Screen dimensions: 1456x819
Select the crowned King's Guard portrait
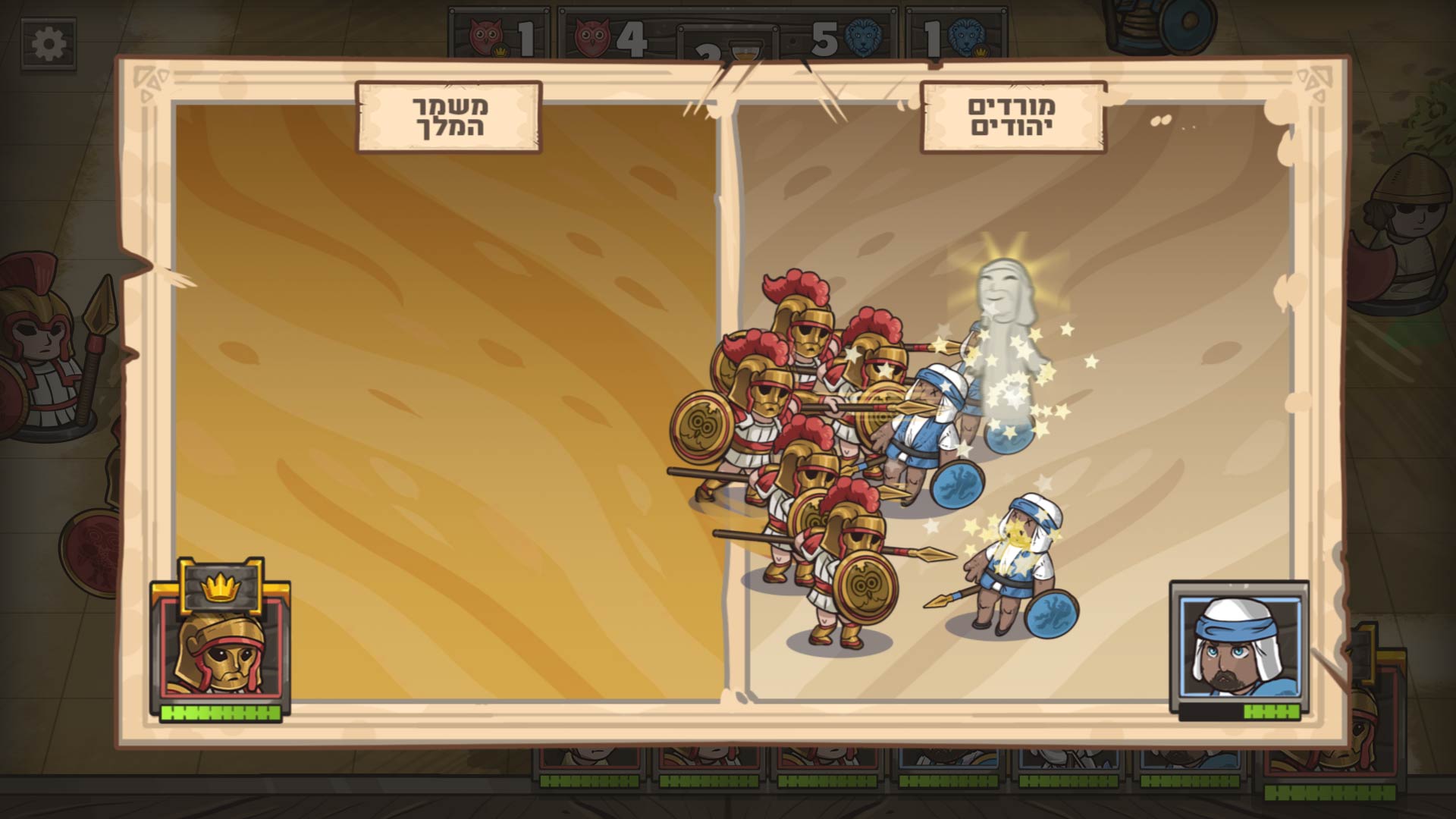[220, 645]
